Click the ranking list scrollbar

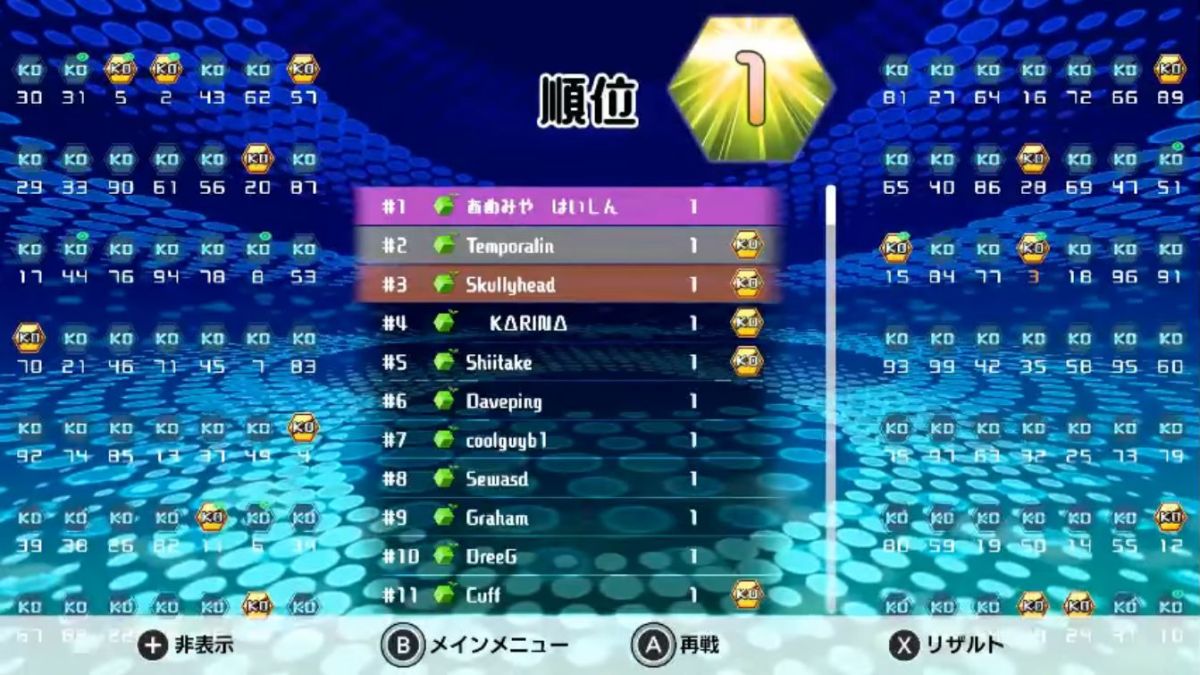tap(830, 398)
